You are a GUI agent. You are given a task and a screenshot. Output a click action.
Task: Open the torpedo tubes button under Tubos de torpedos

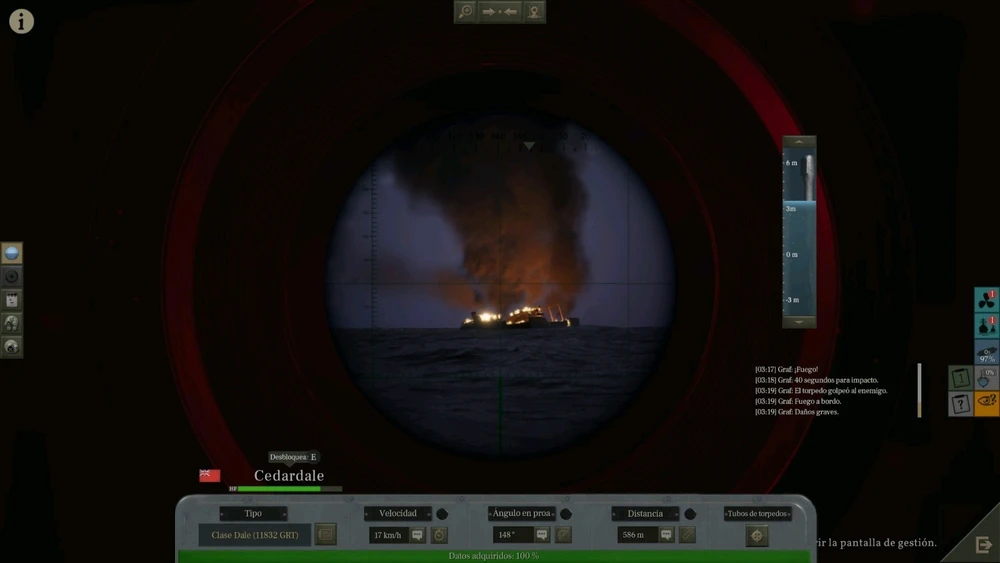757,535
